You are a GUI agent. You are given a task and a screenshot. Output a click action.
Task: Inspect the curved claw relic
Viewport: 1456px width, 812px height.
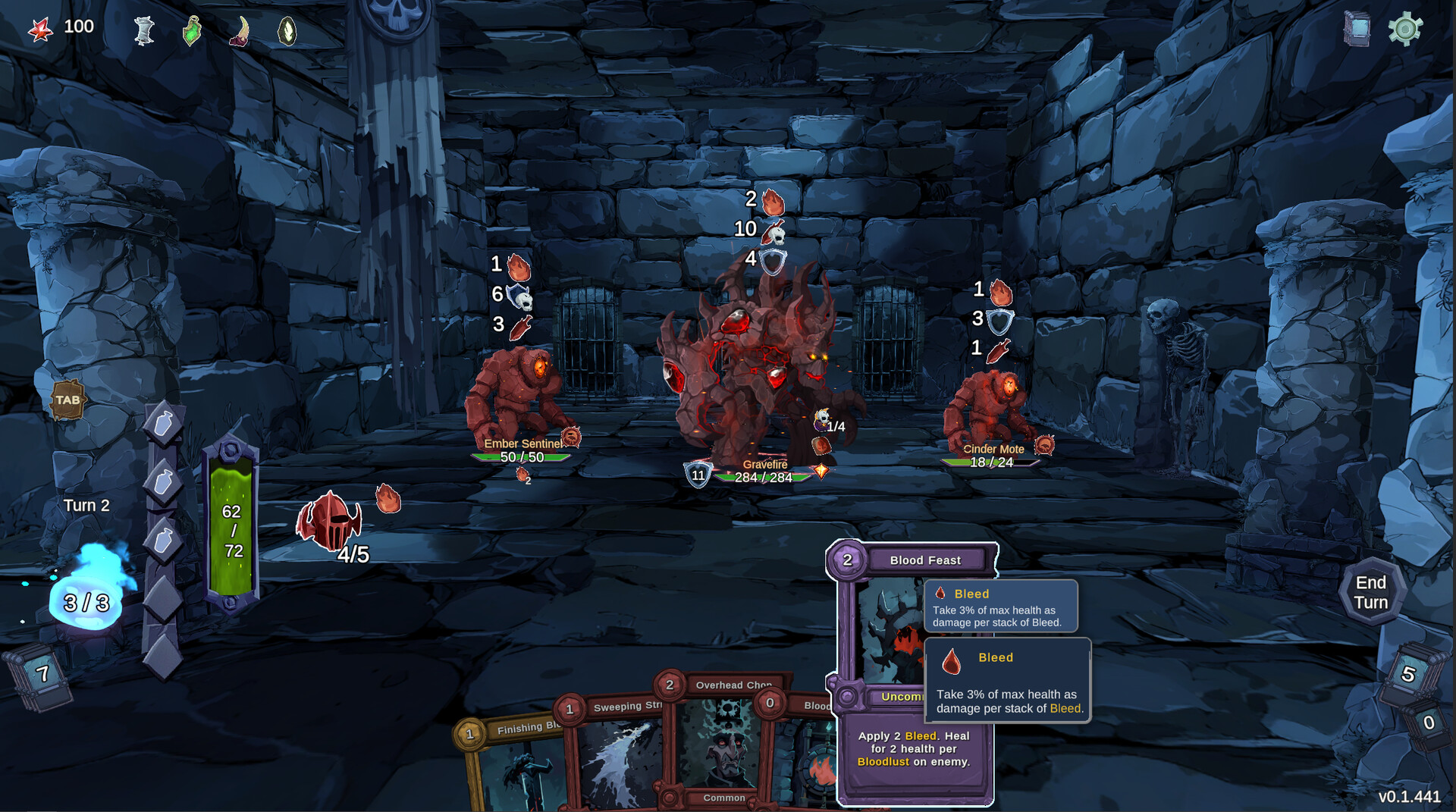pos(240,31)
